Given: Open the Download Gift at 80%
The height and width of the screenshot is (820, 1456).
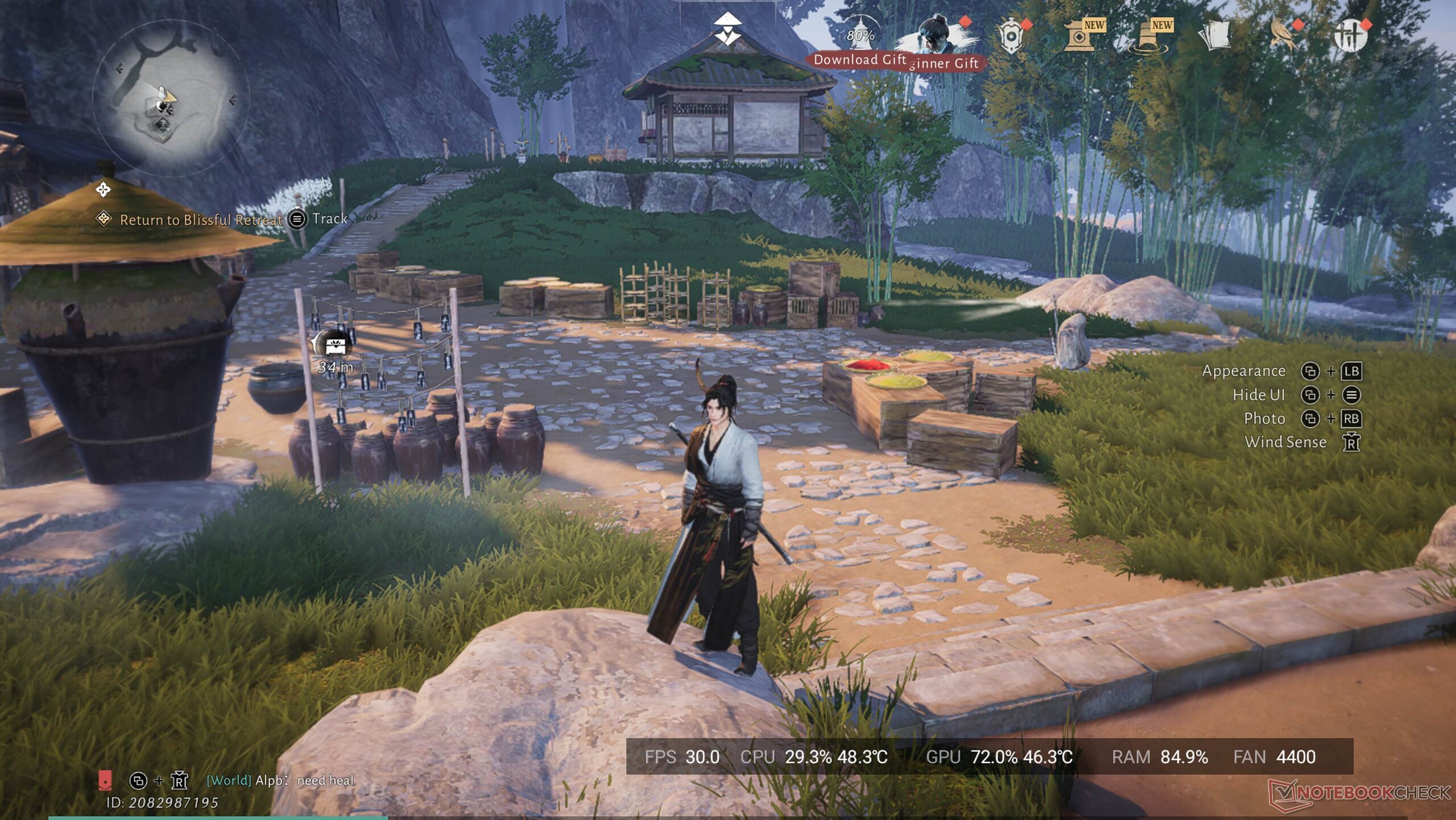Looking at the screenshot, I should tap(860, 37).
